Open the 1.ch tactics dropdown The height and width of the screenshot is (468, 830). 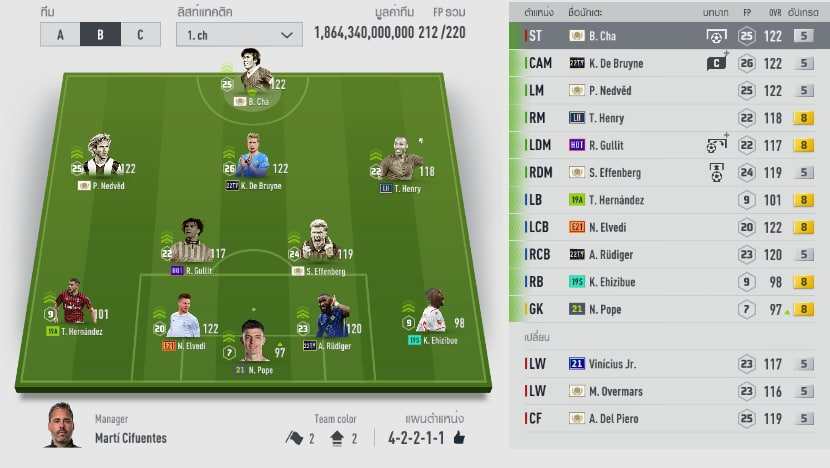(238, 35)
